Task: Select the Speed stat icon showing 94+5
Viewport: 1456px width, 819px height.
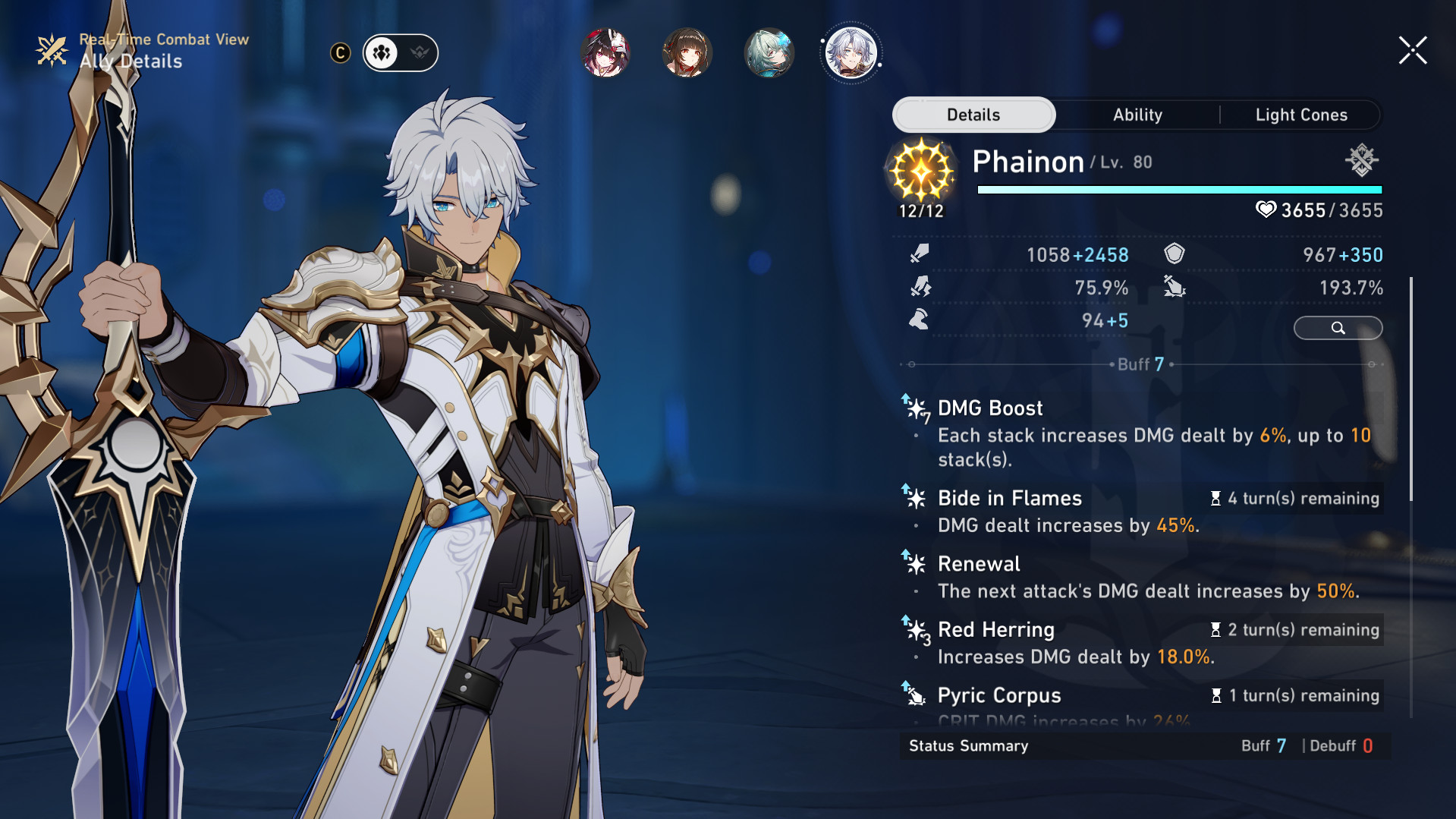Action: [918, 320]
